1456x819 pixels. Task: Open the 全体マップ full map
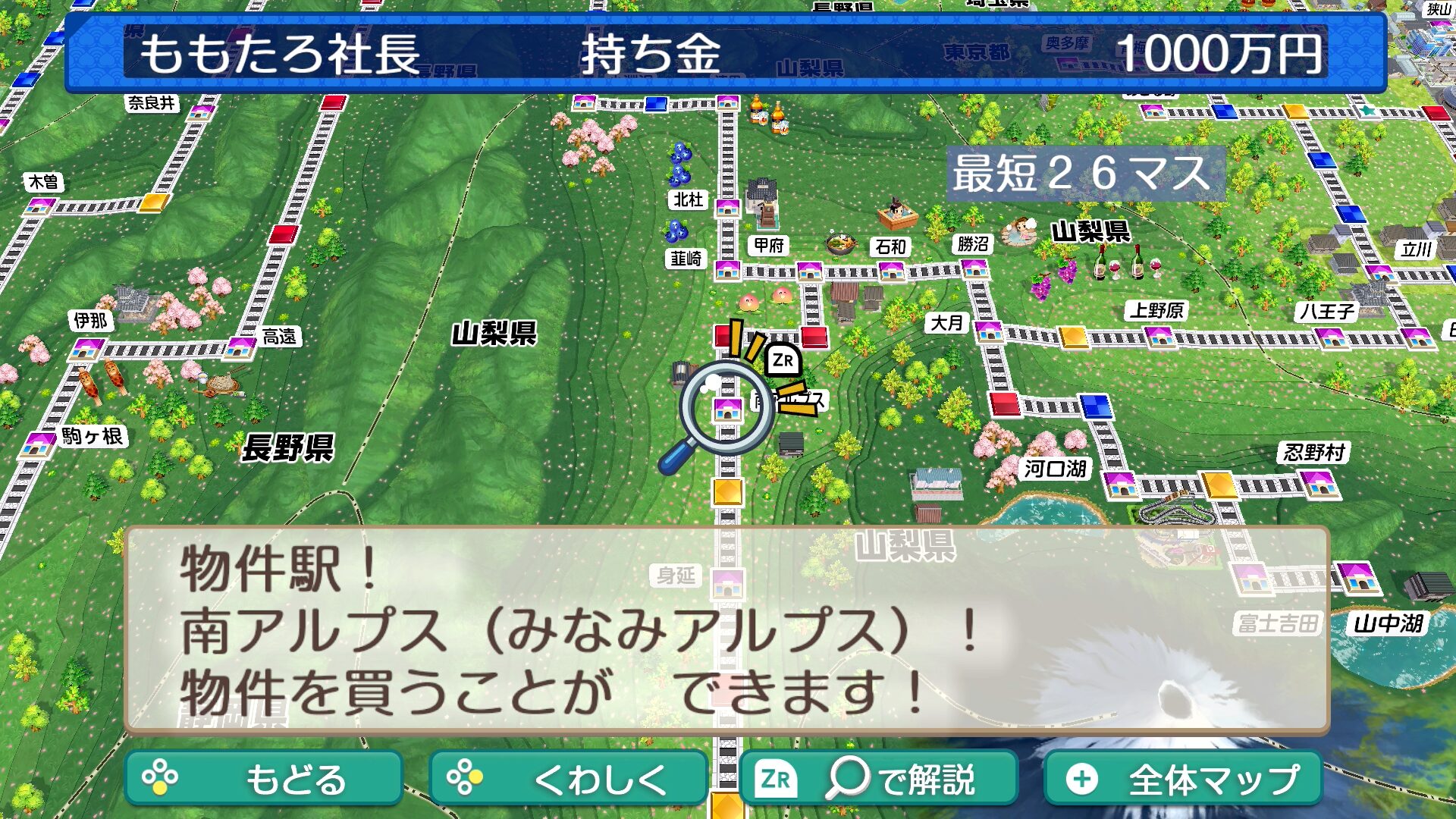[x=1182, y=778]
